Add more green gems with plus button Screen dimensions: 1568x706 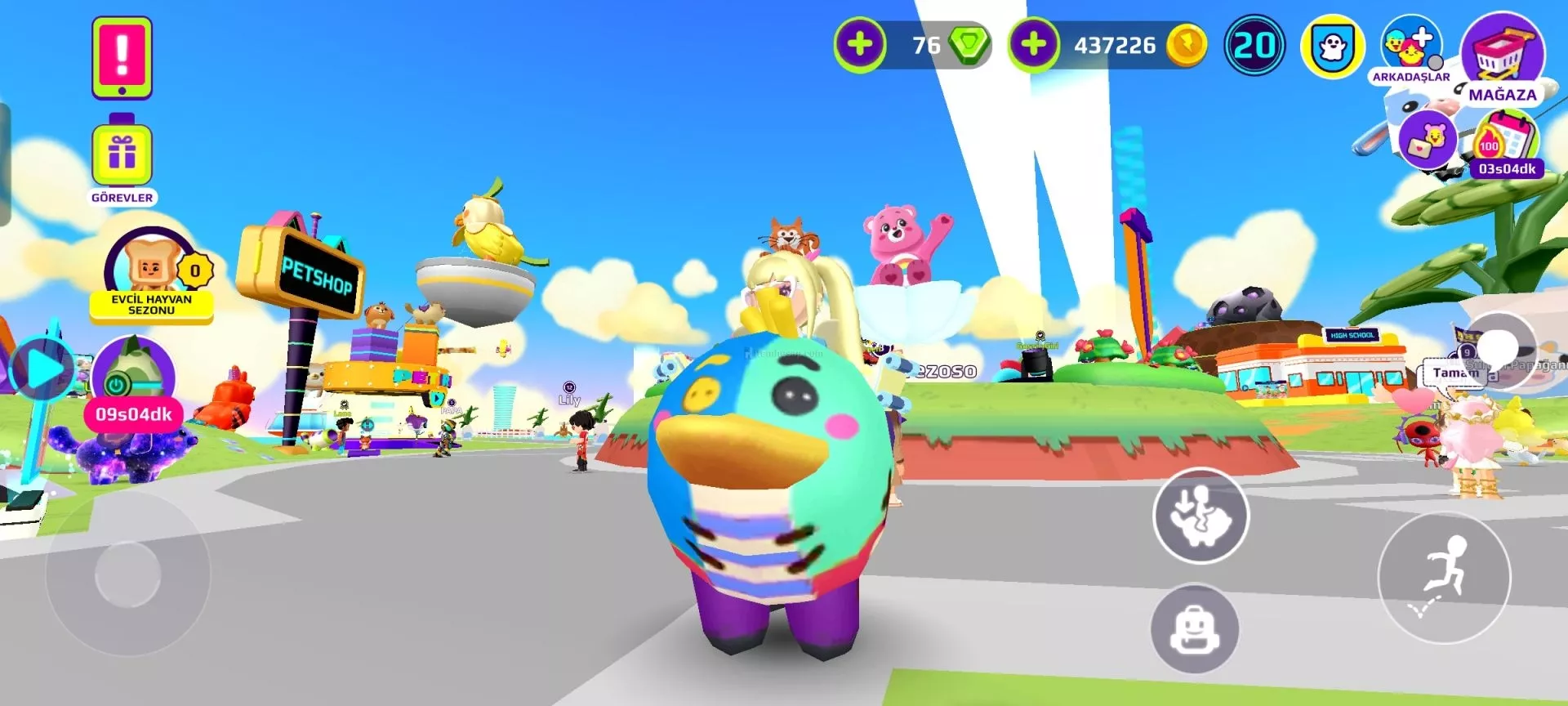point(859,44)
